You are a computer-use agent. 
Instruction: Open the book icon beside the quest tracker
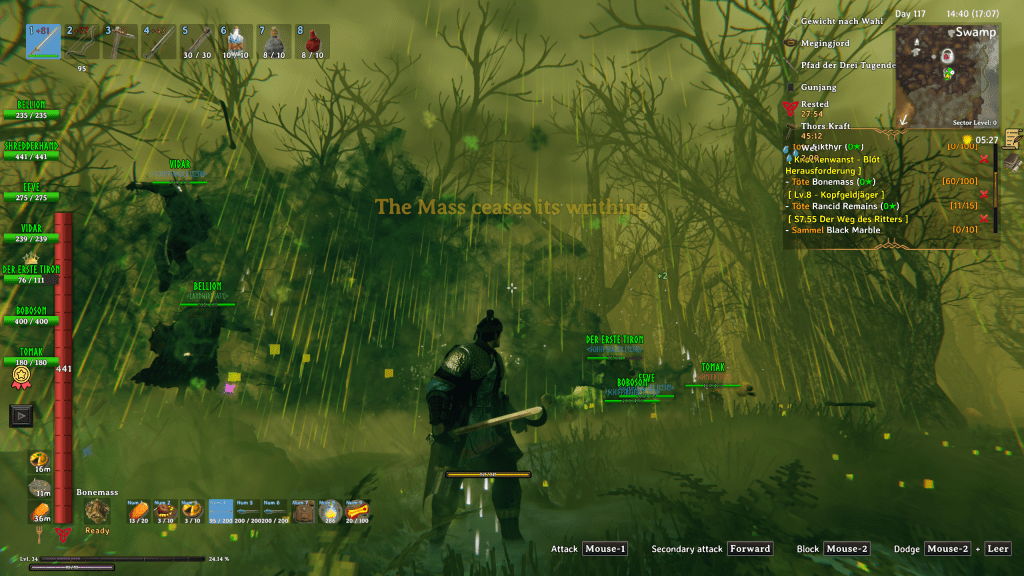(1012, 162)
